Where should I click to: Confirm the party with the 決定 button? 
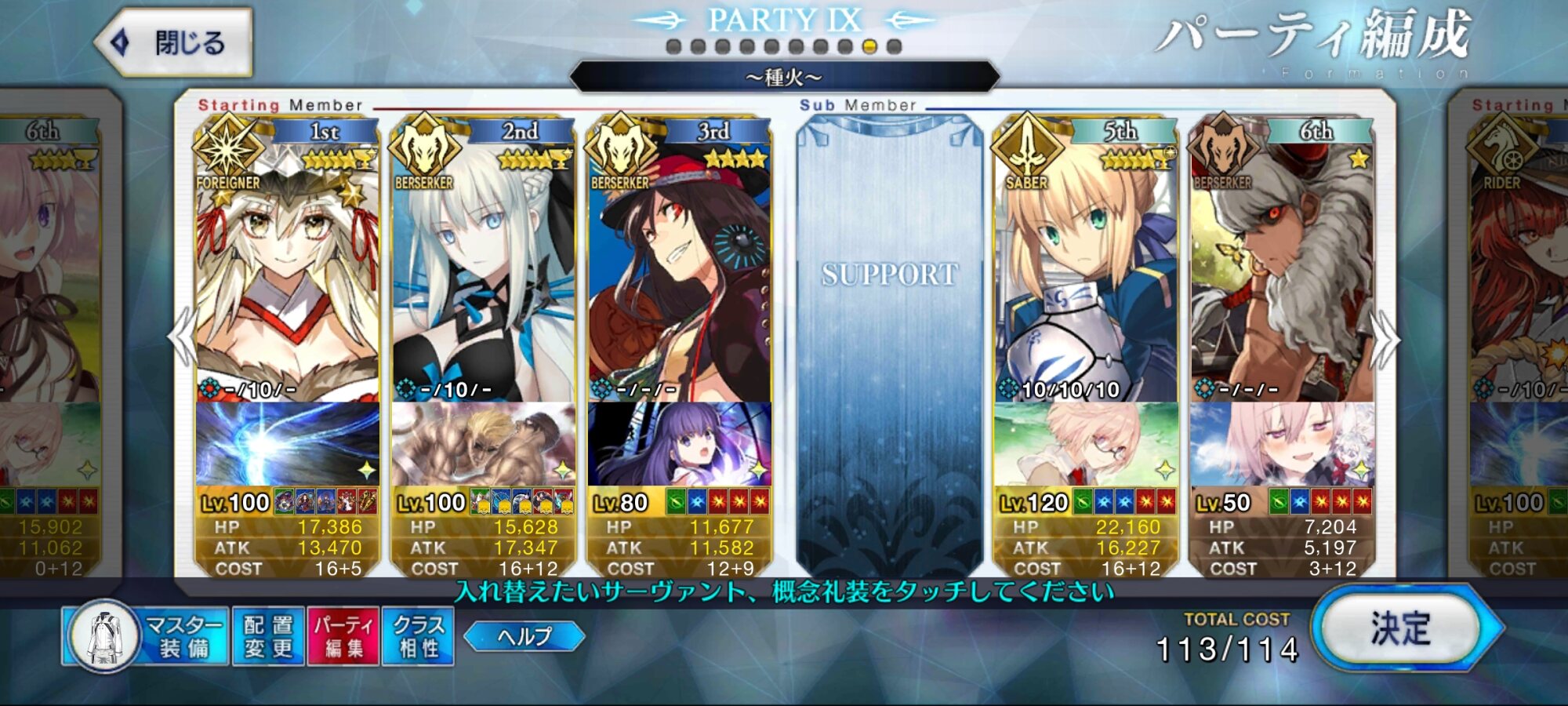(1401, 629)
